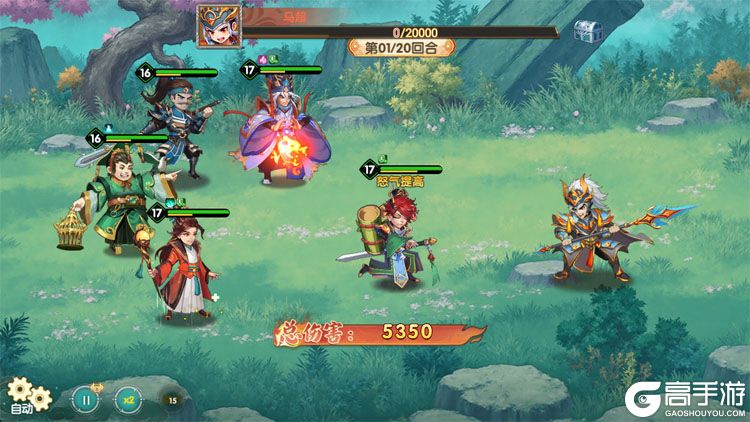Open the treasure chest reward icon

(x=587, y=31)
